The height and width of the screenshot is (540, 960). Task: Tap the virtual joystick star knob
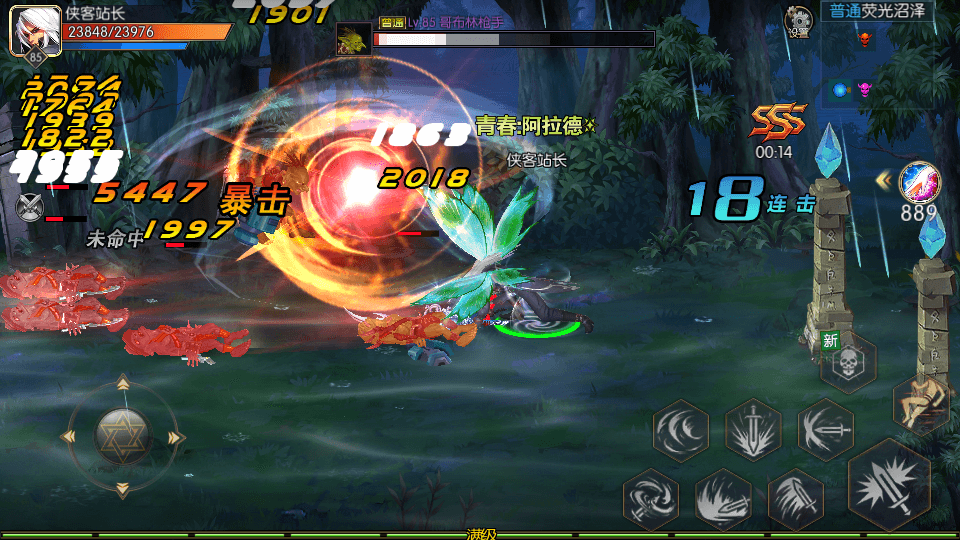[122, 435]
